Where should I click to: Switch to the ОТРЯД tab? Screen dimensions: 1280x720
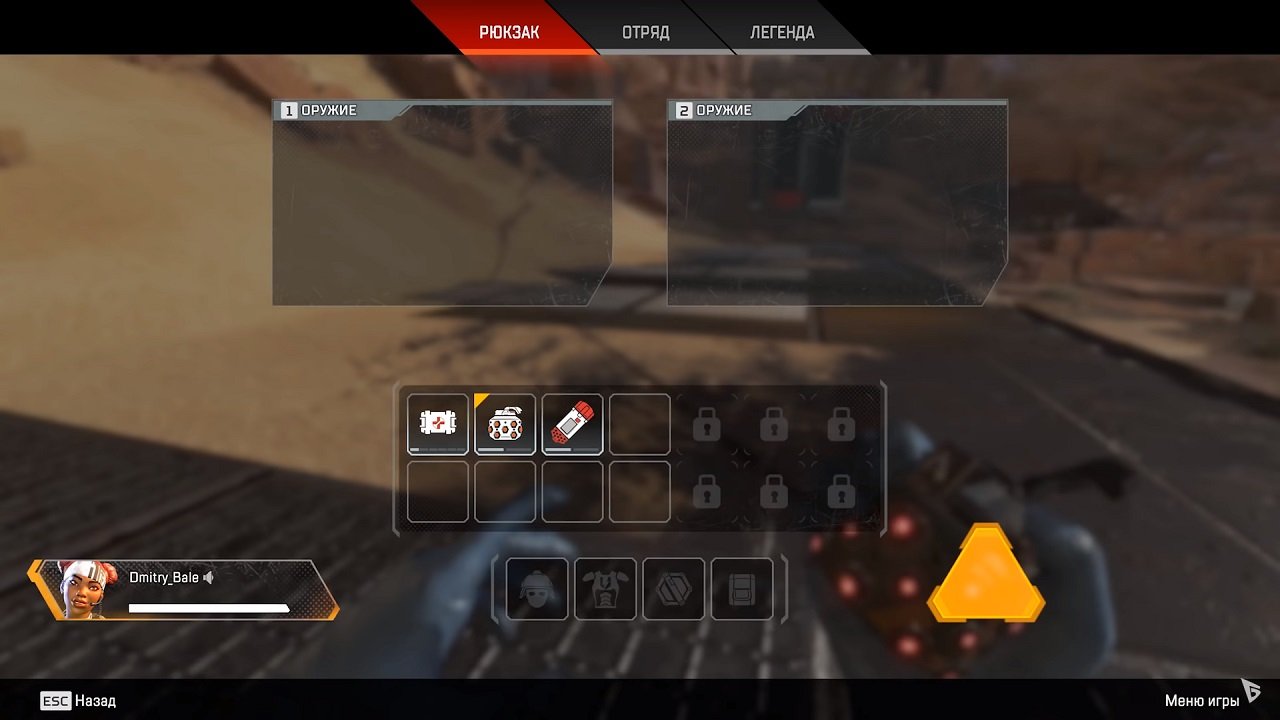[x=645, y=31]
